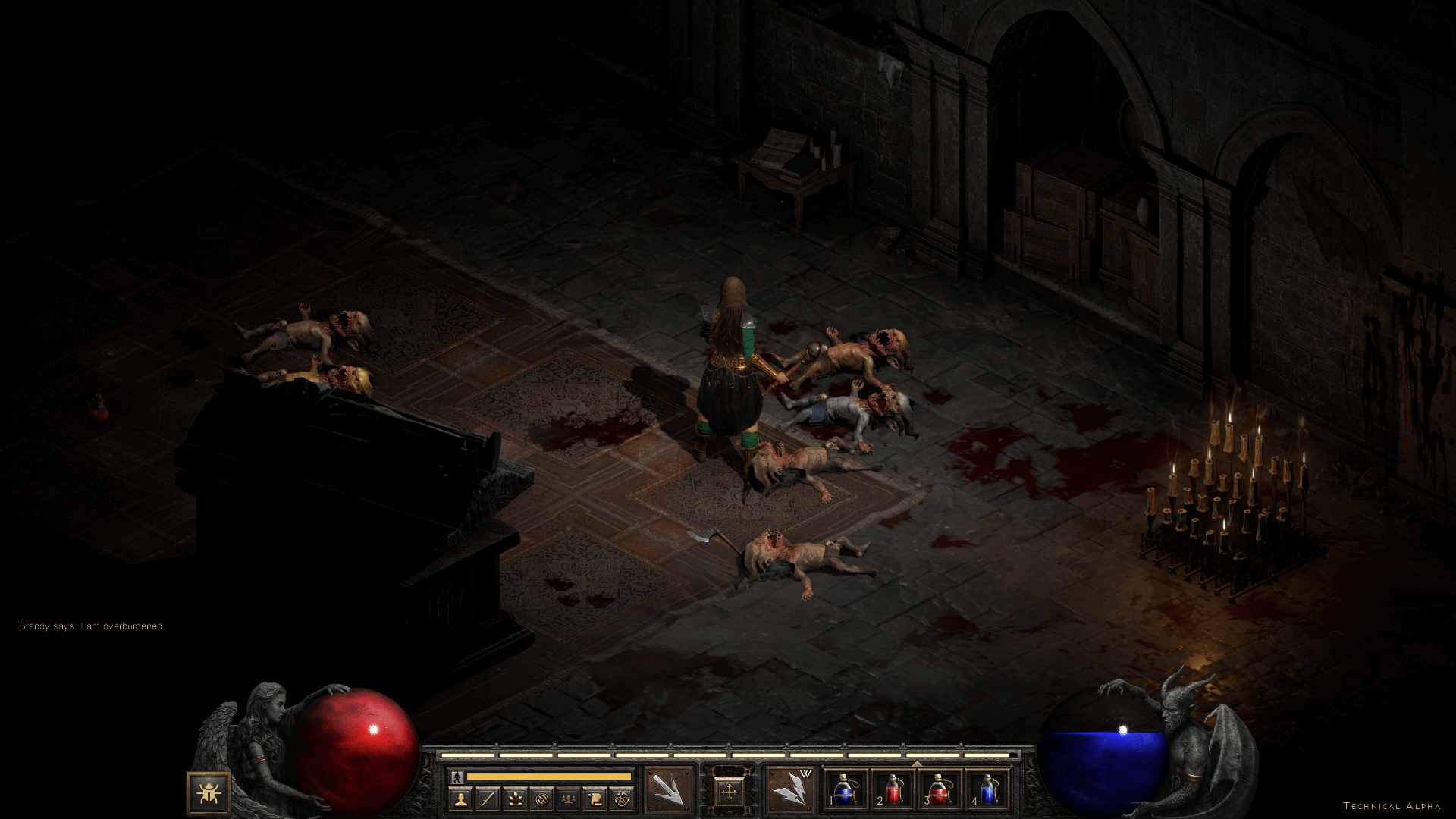Select the left-click arrow skill
Image resolution: width=1456 pixels, height=819 pixels.
(x=669, y=791)
